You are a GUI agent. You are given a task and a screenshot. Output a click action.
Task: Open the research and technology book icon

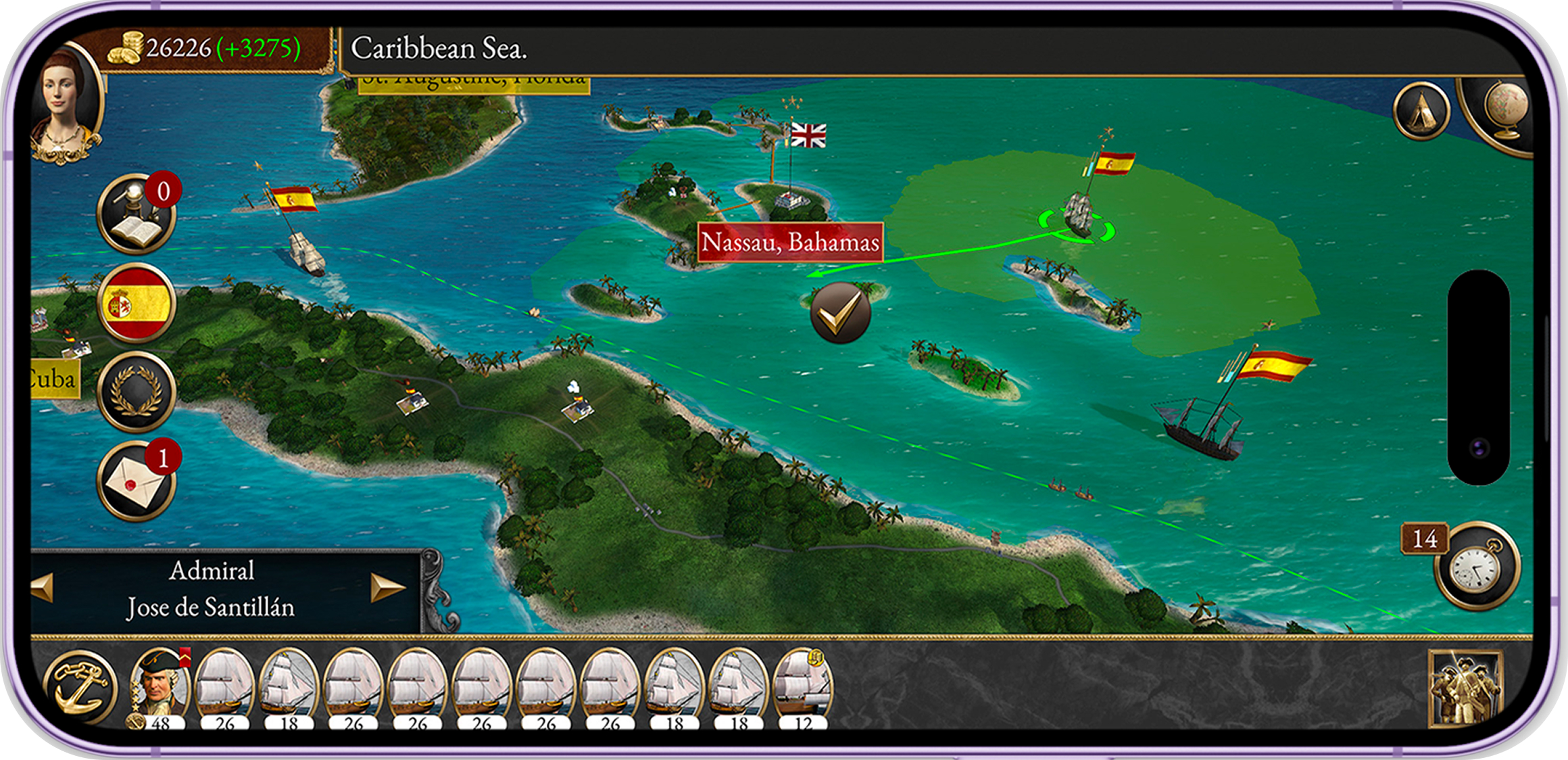pos(137,214)
